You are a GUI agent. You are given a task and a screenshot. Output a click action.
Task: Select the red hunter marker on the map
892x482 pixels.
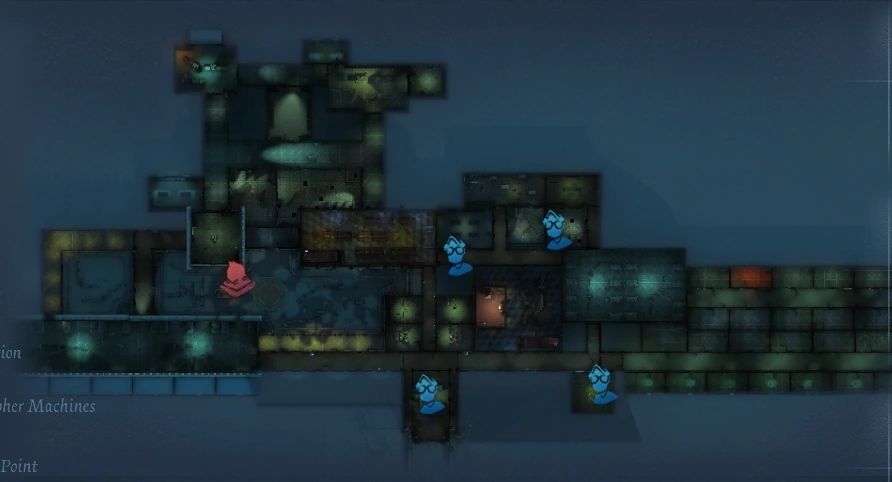[x=236, y=280]
